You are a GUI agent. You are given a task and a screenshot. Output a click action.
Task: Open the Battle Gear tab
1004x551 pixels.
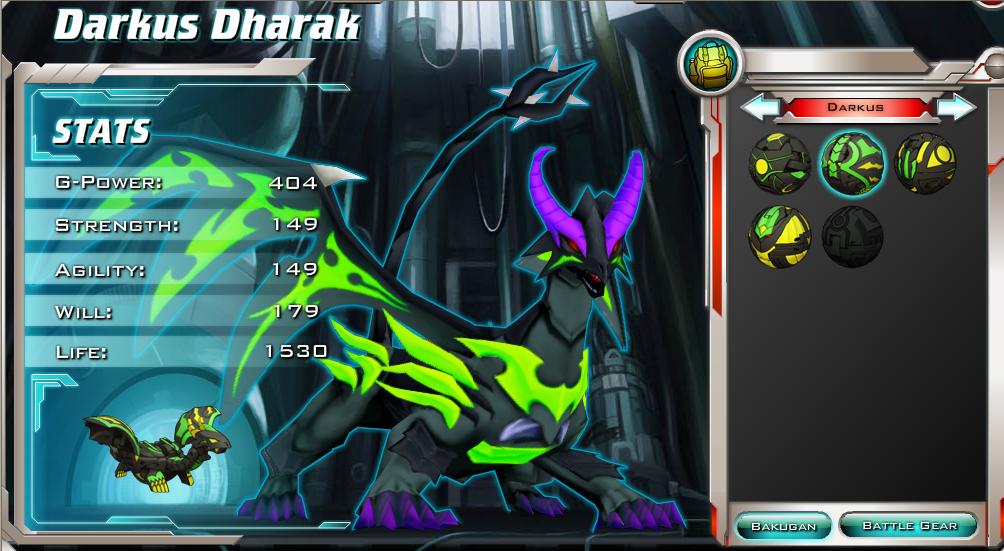pyautogui.click(x=909, y=525)
